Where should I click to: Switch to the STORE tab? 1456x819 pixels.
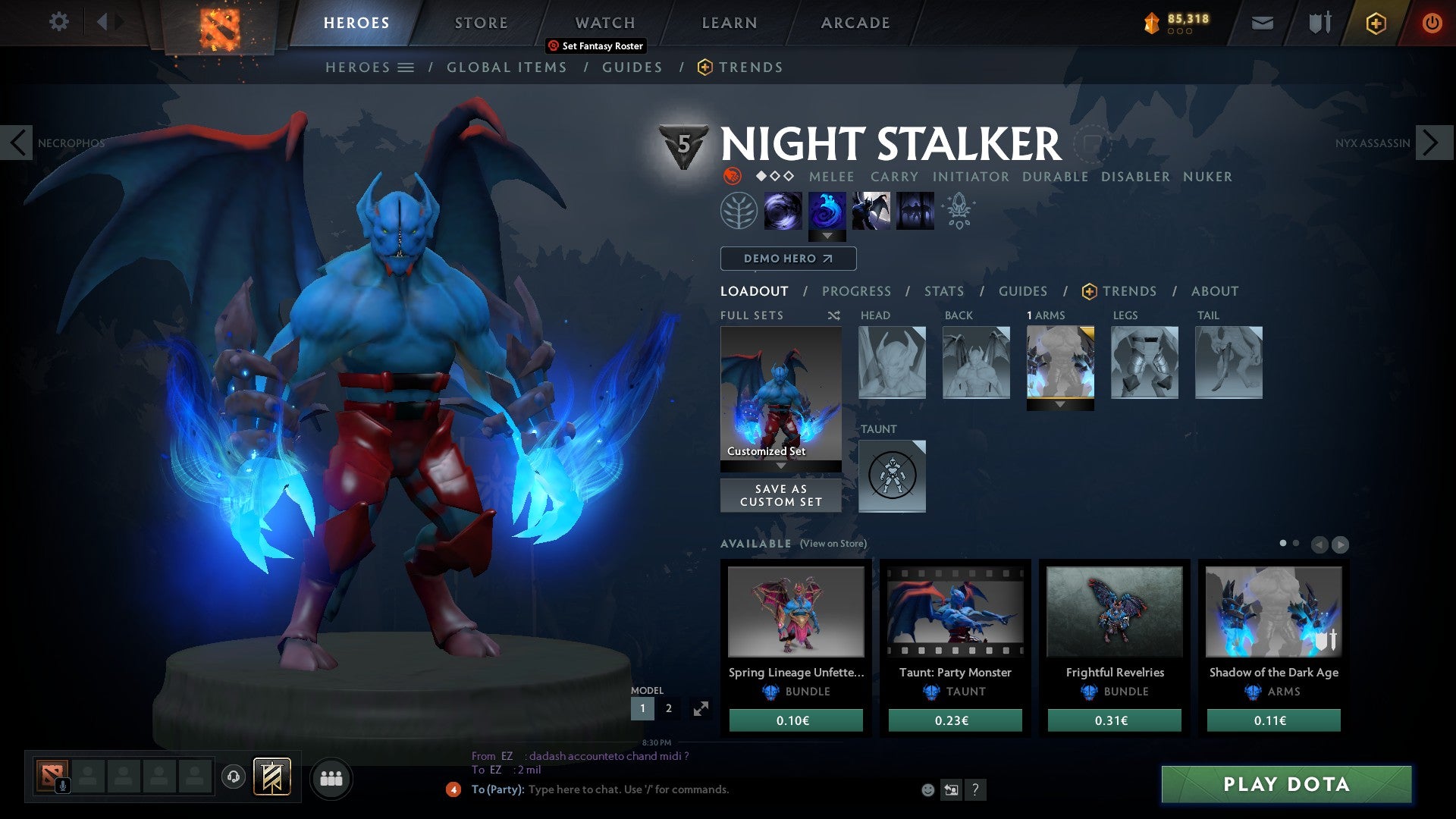(x=481, y=23)
